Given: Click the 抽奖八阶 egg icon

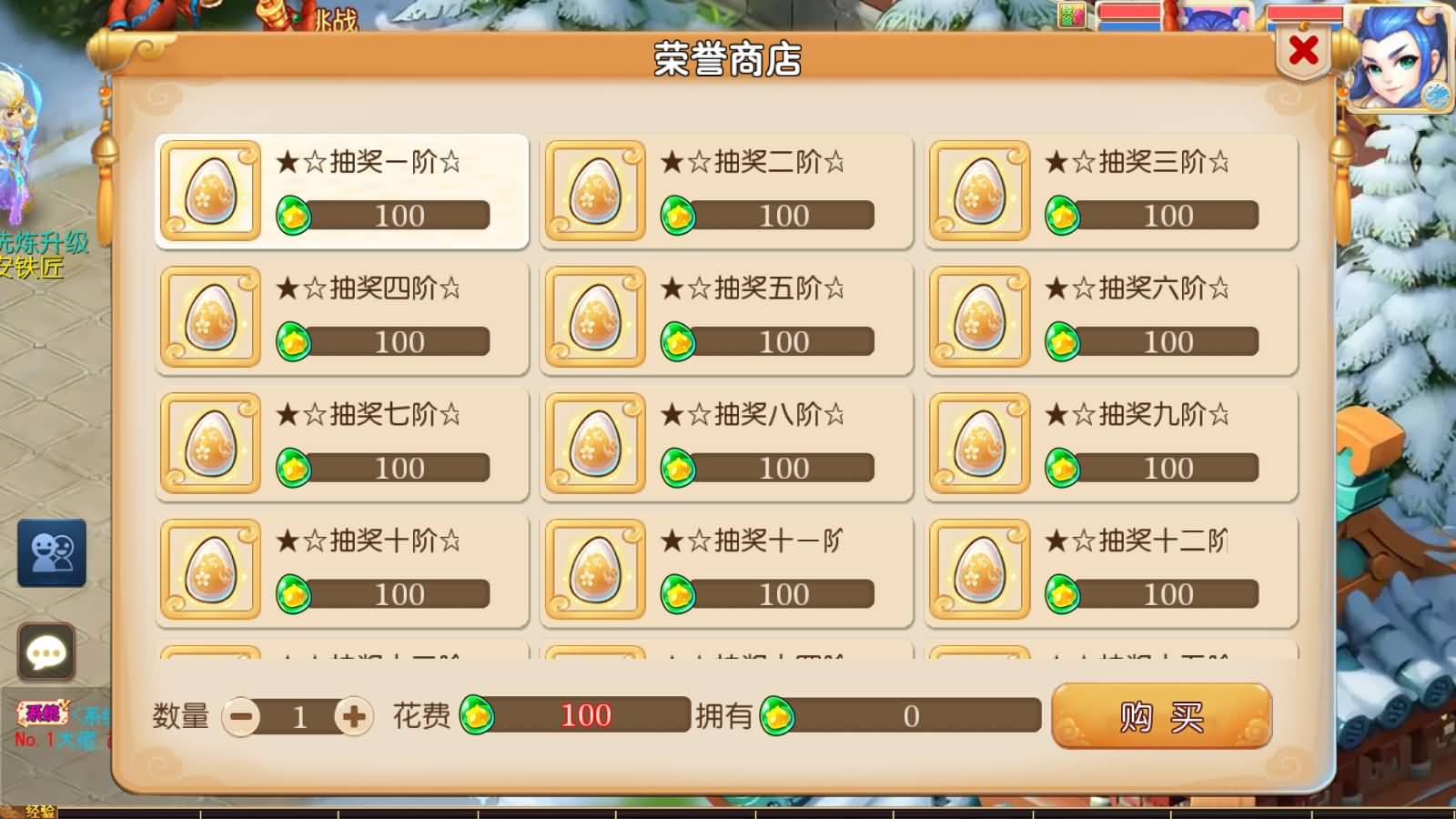Looking at the screenshot, I should click(595, 443).
